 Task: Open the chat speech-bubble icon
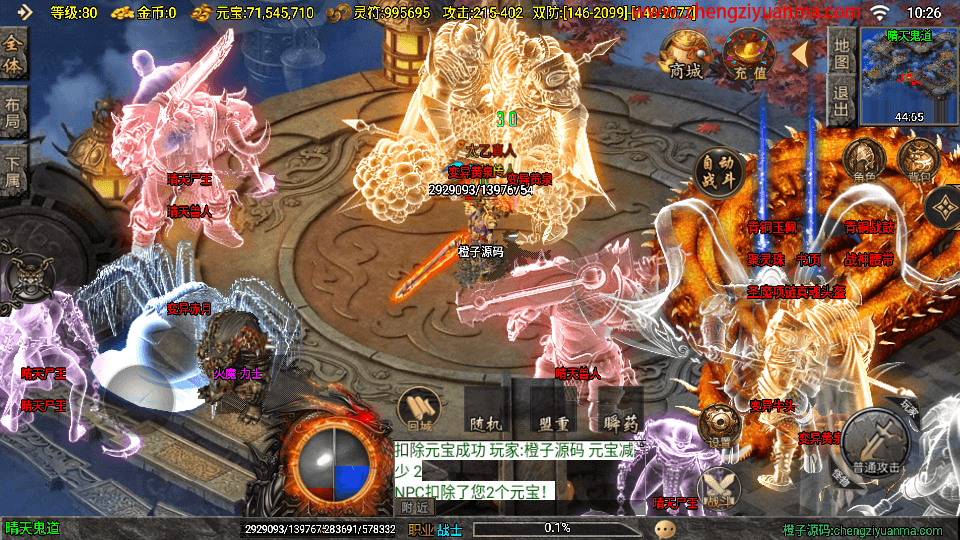pyautogui.click(x=664, y=528)
